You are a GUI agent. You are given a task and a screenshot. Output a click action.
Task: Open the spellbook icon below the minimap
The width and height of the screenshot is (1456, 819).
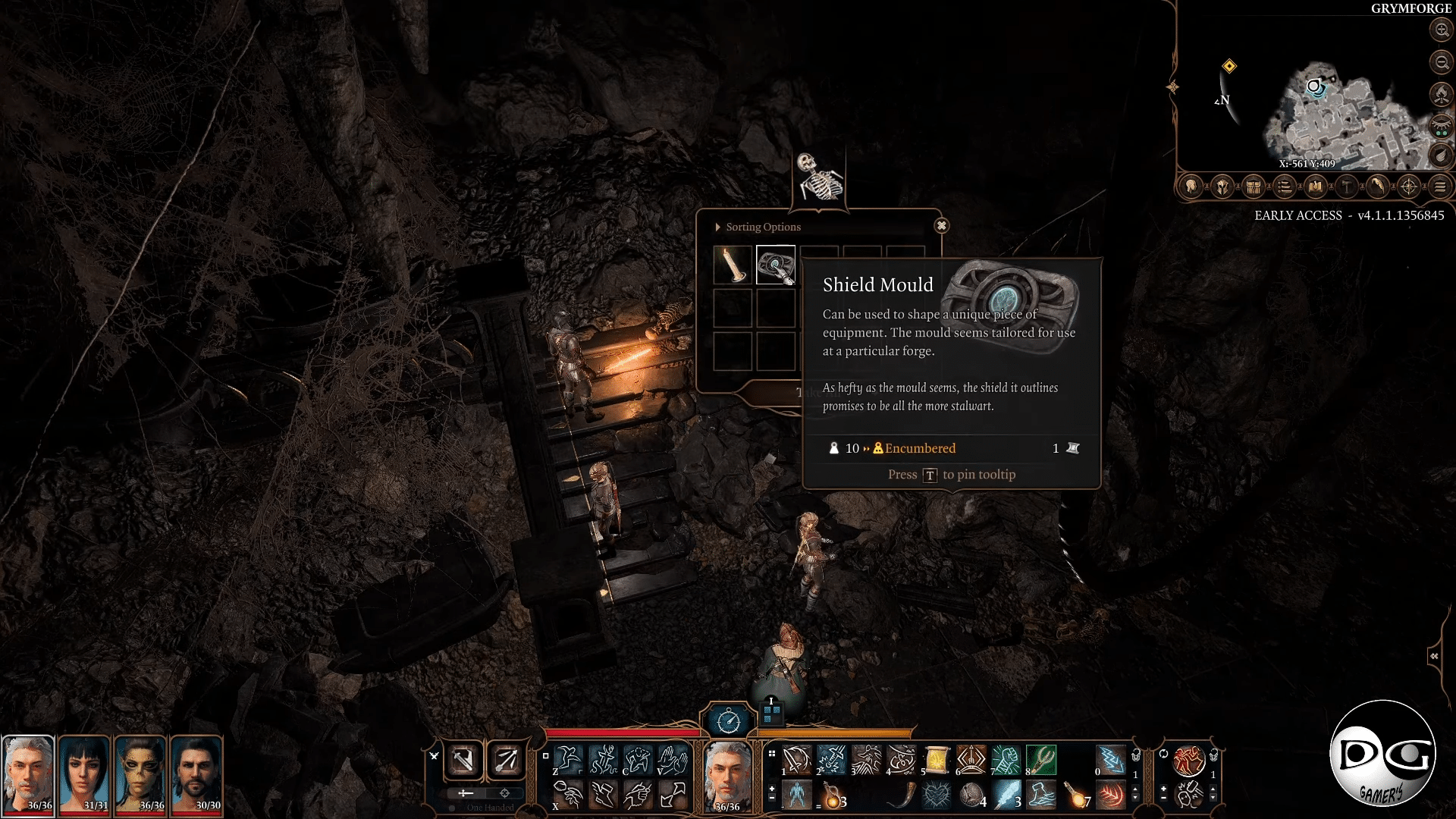[1316, 187]
